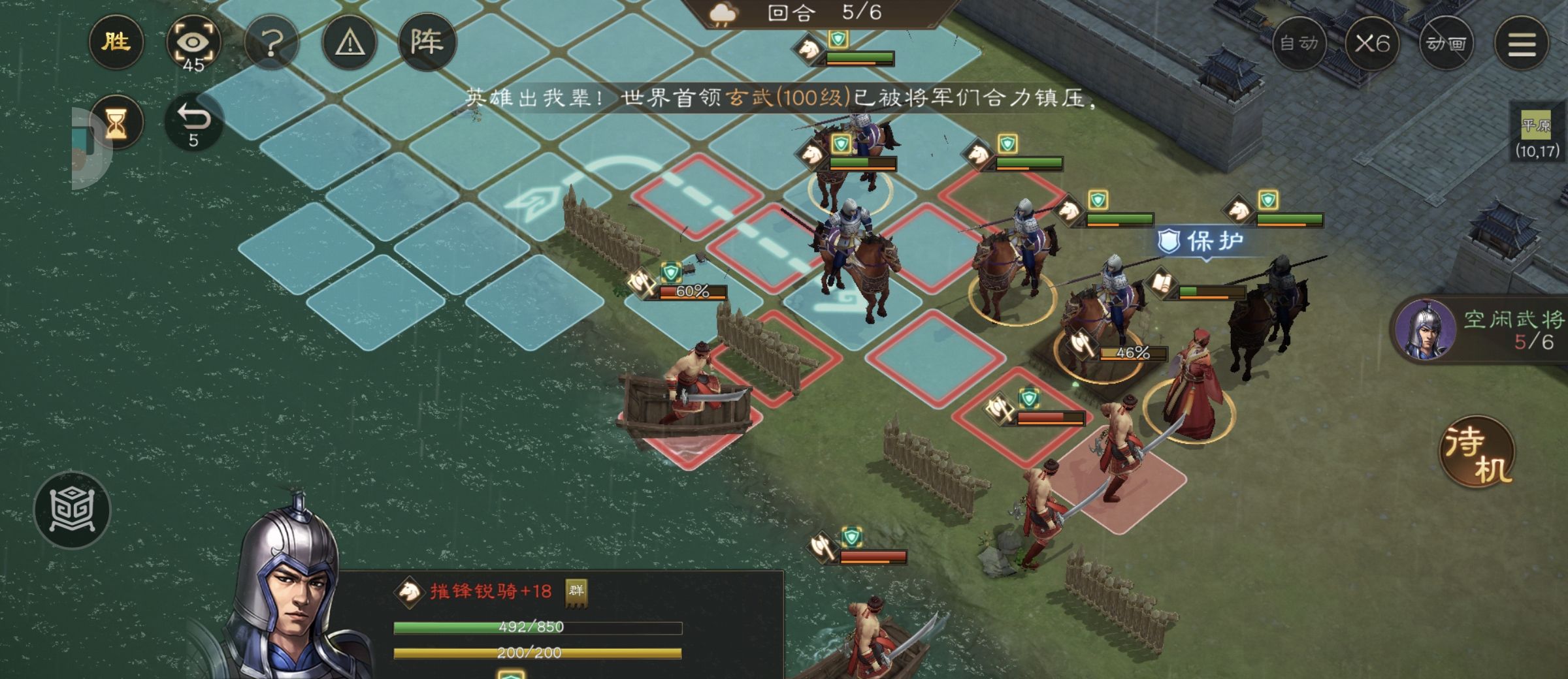The width and height of the screenshot is (1568, 679).
Task: Click the cube icon button
Action: 72,510
